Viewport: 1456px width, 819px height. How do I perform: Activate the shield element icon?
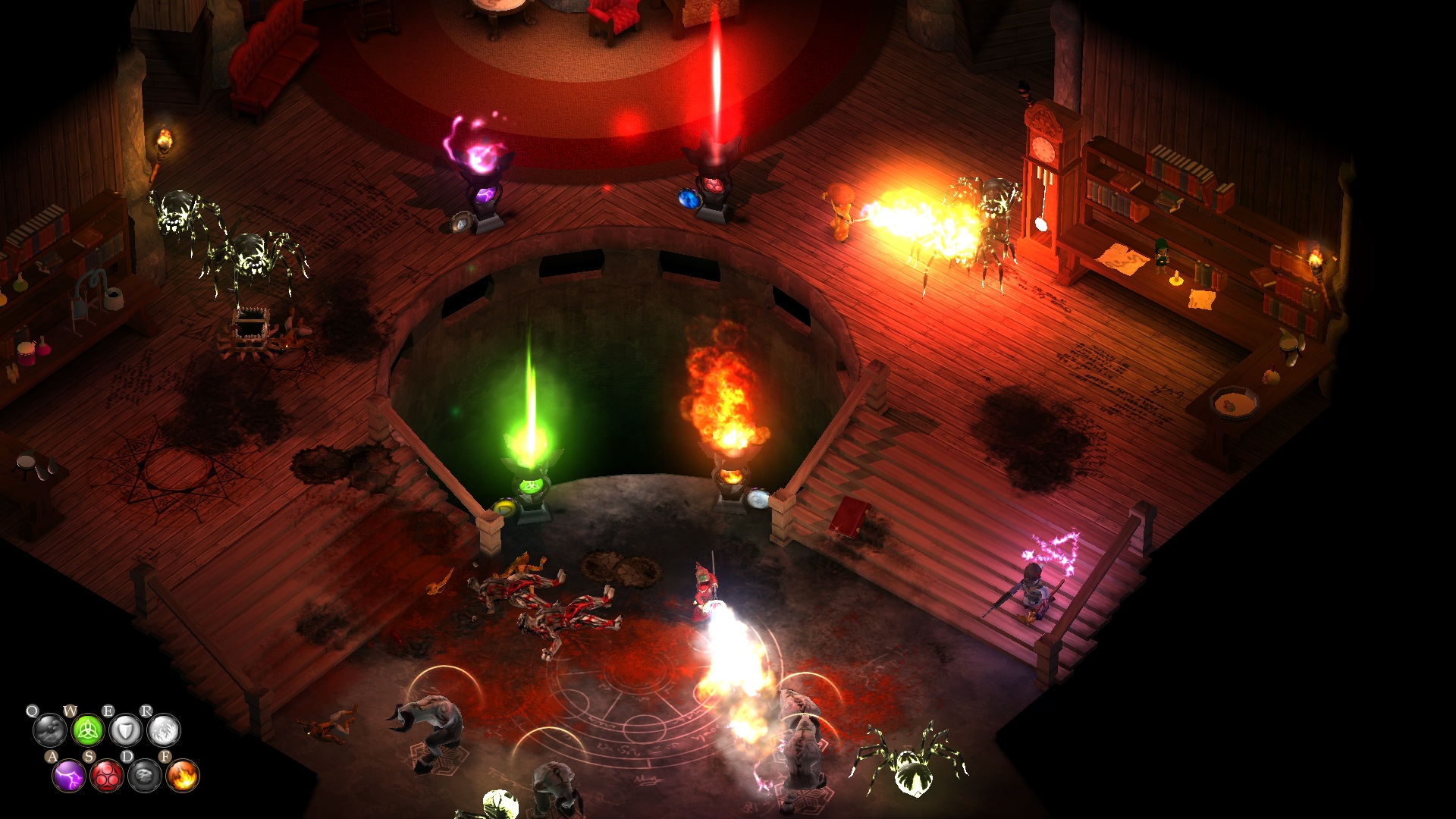tap(125, 731)
